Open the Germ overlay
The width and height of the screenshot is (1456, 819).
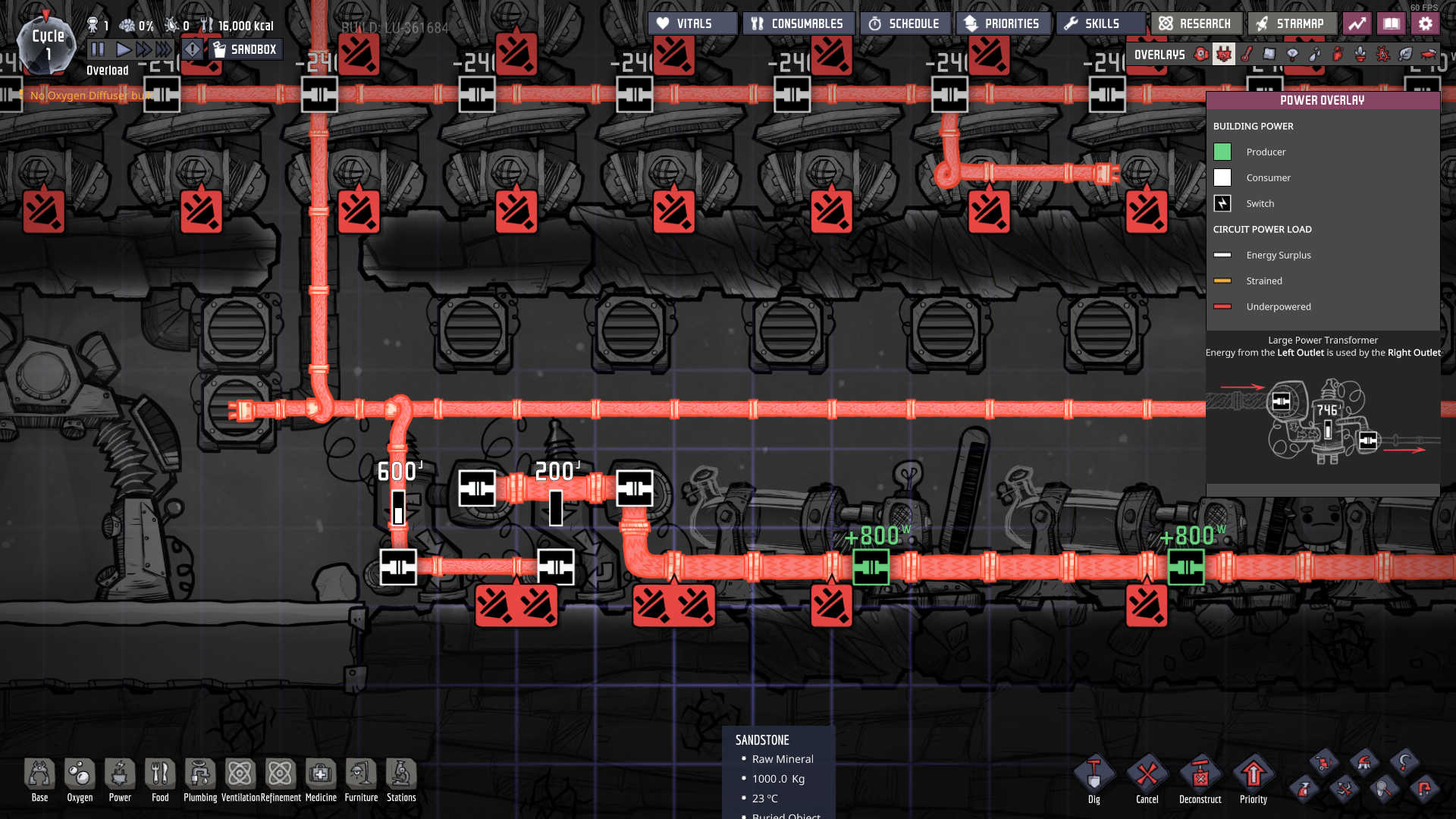pyautogui.click(x=1382, y=54)
